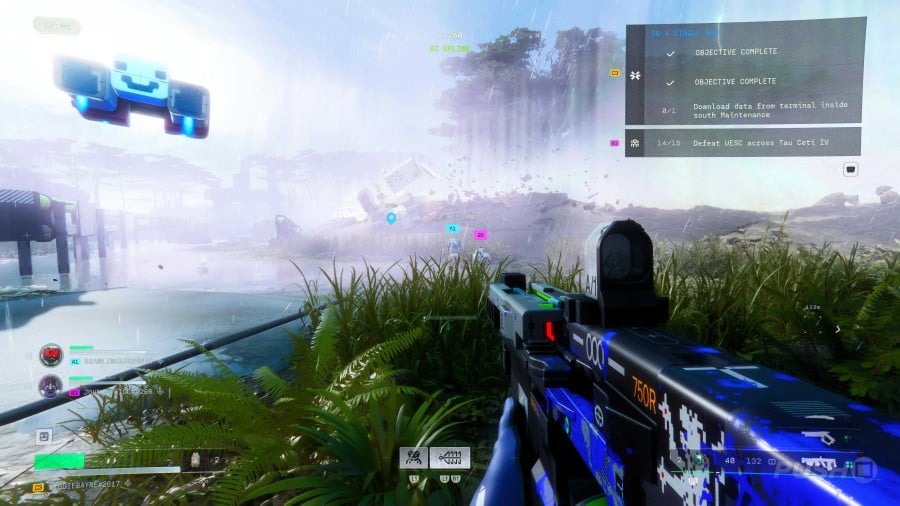Select the red teammate portrait
Viewport: 900px width, 506px height.
click(x=50, y=354)
